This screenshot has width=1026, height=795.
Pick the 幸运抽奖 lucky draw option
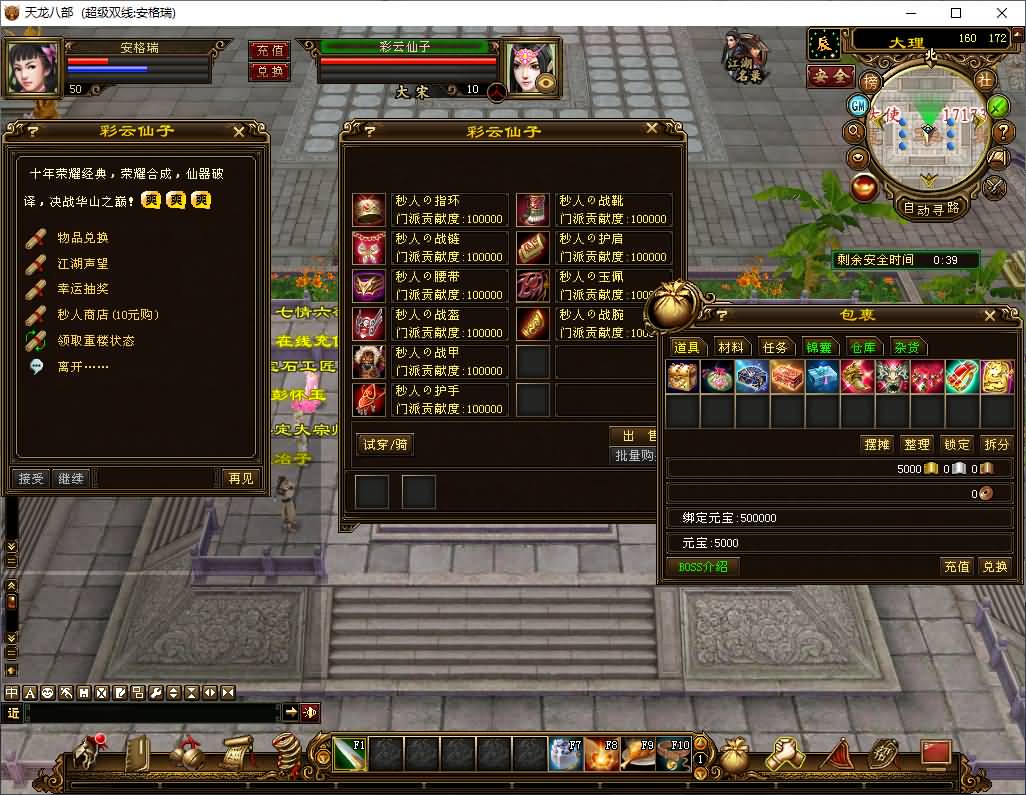pos(82,289)
